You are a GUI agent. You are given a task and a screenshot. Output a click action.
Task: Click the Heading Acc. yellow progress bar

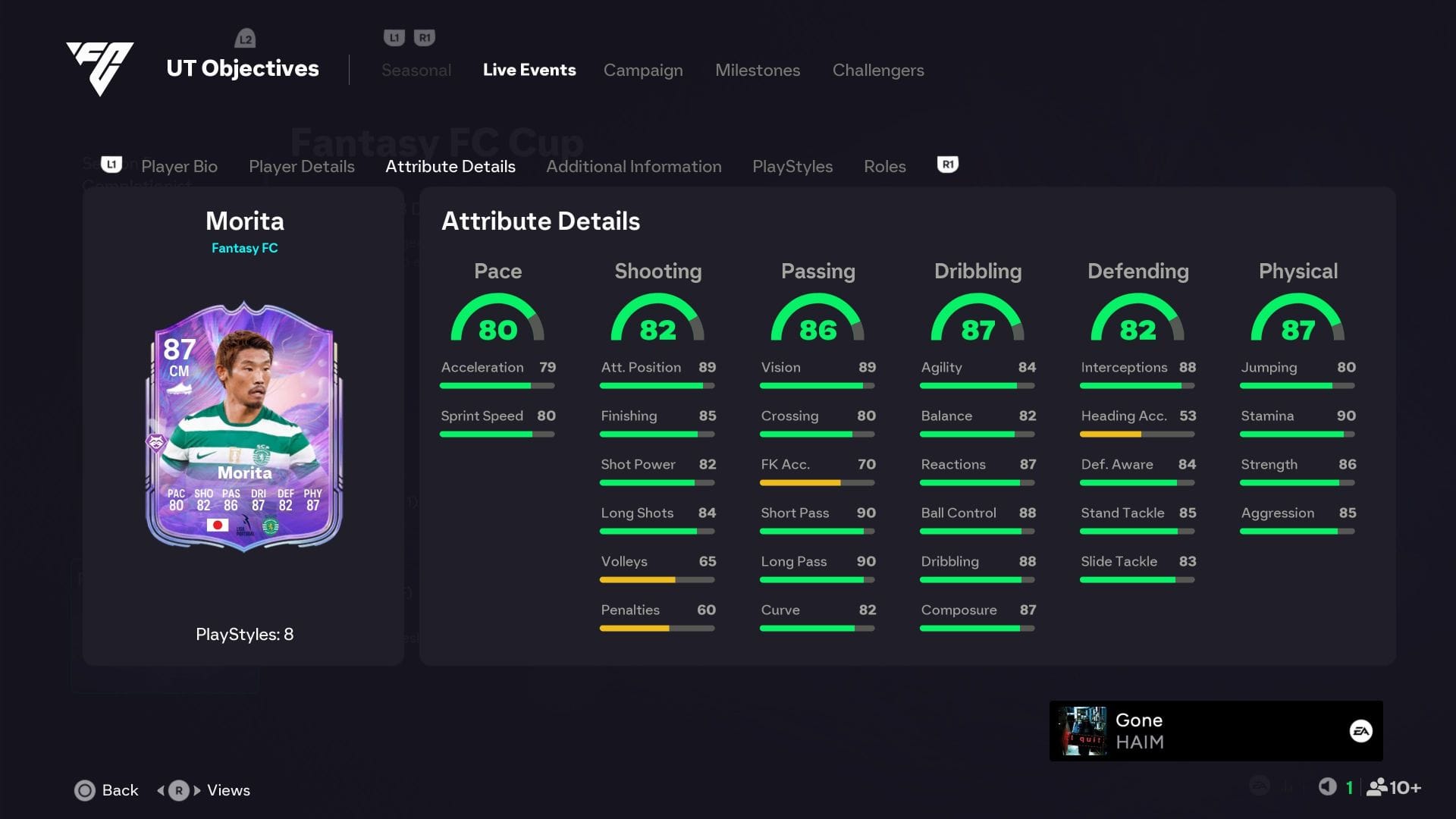click(1112, 434)
